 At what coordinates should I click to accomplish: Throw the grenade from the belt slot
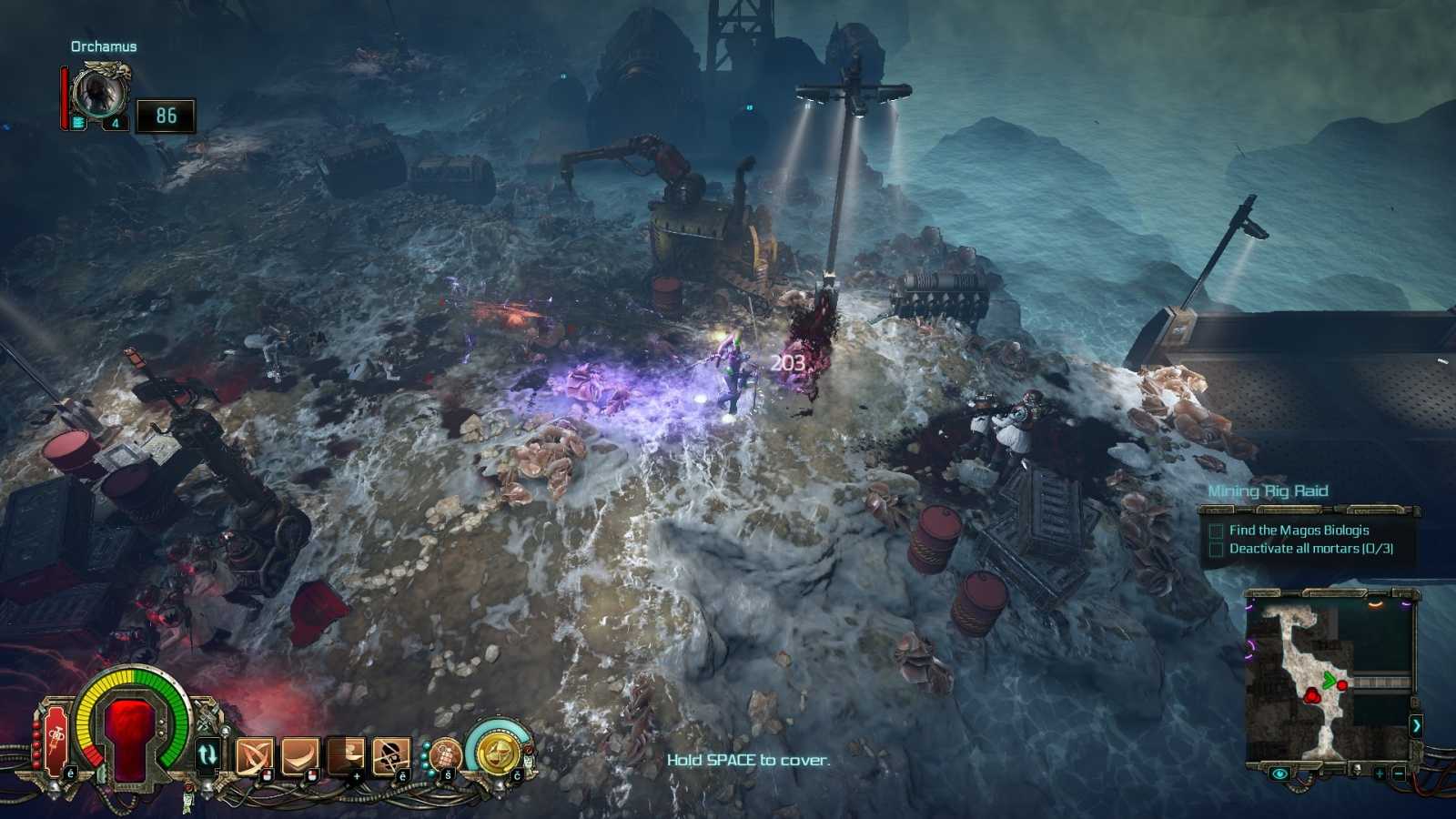(444, 754)
